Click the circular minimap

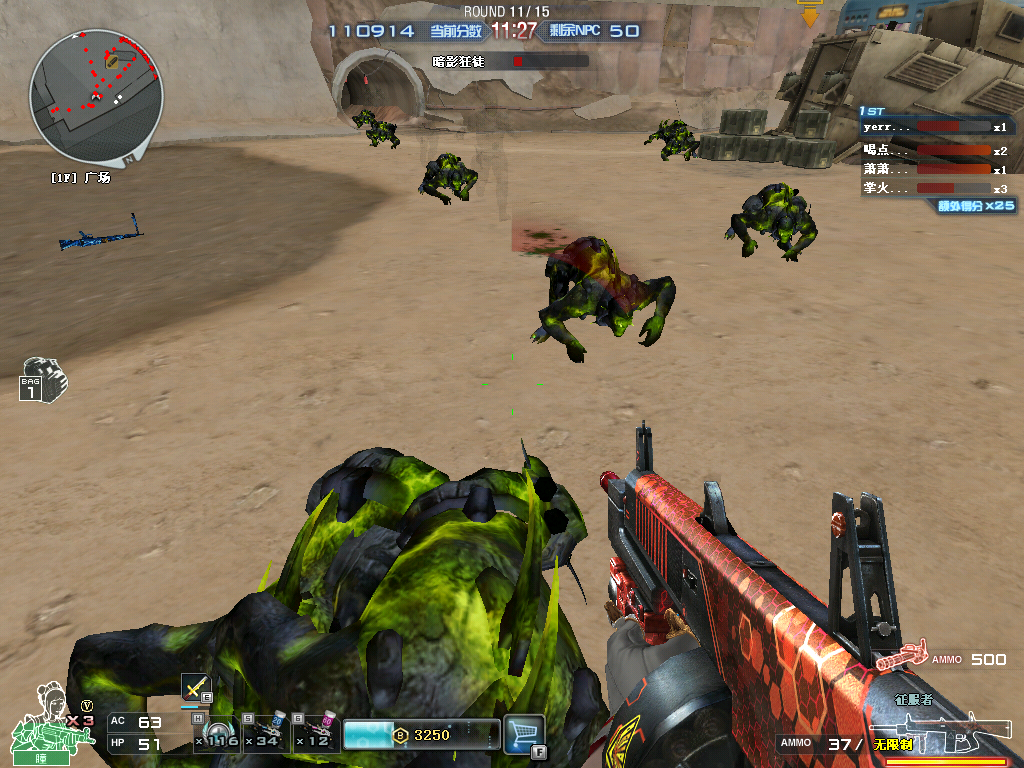pos(96,95)
